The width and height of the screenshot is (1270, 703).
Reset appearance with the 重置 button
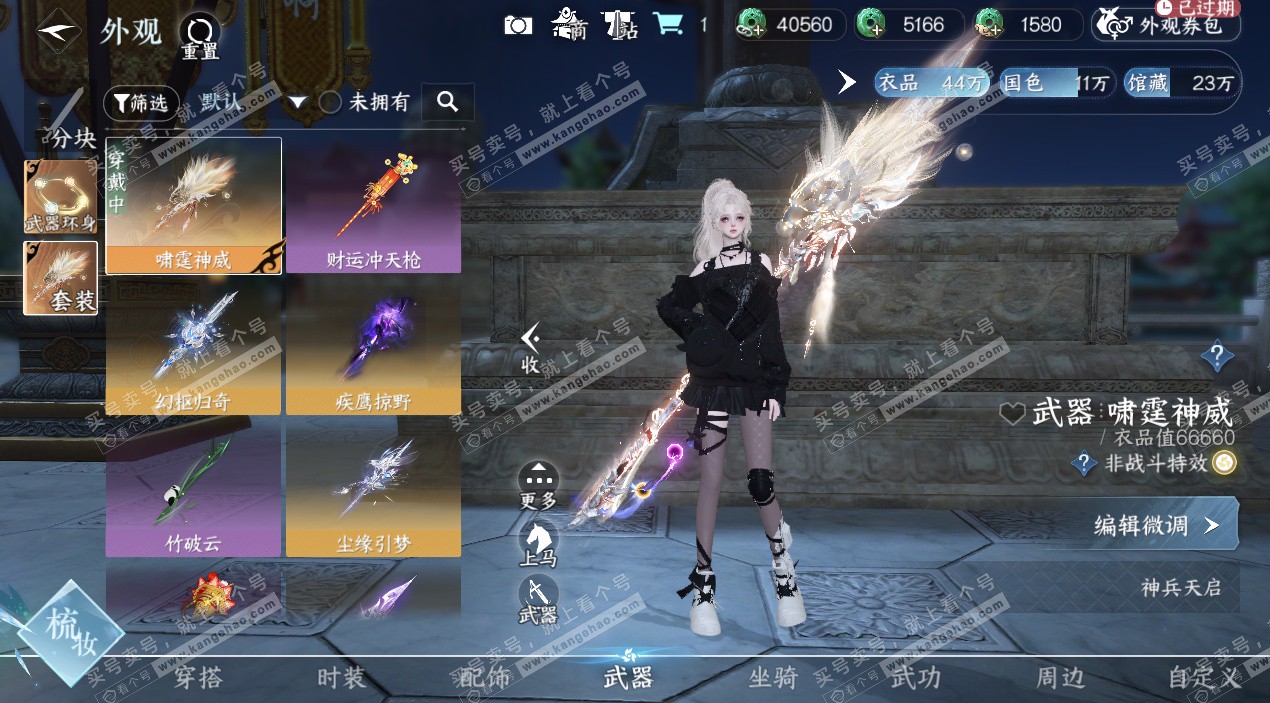point(200,37)
